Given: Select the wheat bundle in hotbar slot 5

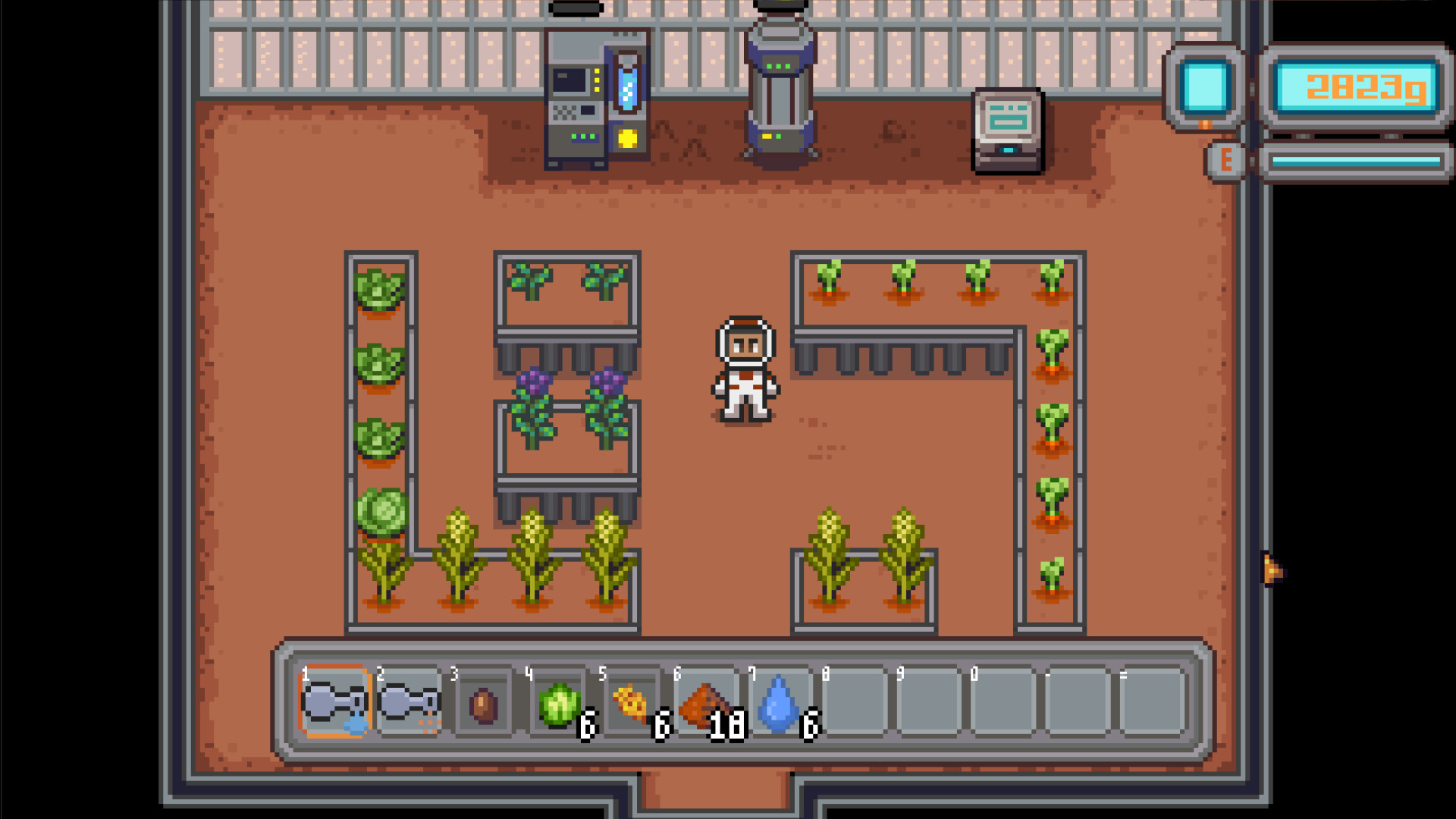Looking at the screenshot, I should tap(632, 705).
